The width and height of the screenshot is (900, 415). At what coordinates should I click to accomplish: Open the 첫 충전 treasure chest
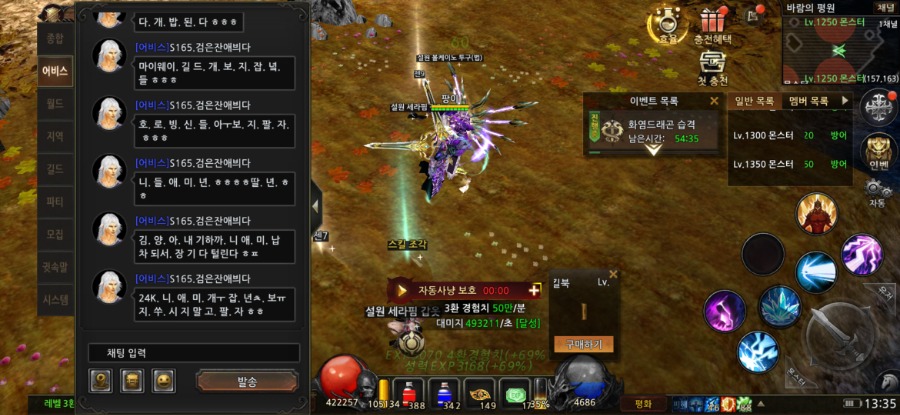pyautogui.click(x=713, y=65)
